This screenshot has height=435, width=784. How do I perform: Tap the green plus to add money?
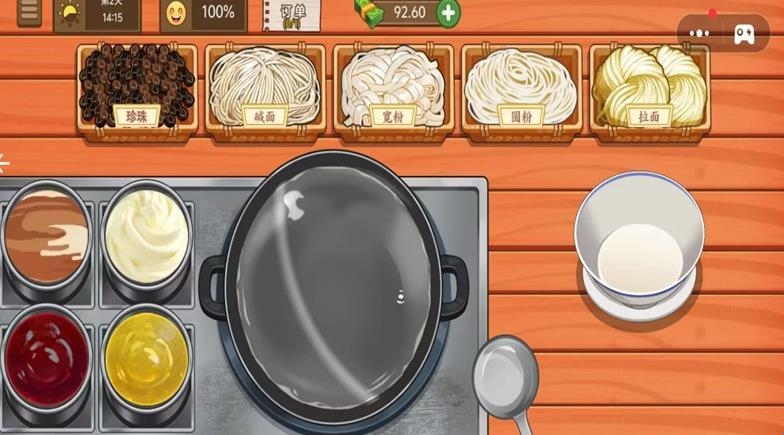tap(448, 13)
